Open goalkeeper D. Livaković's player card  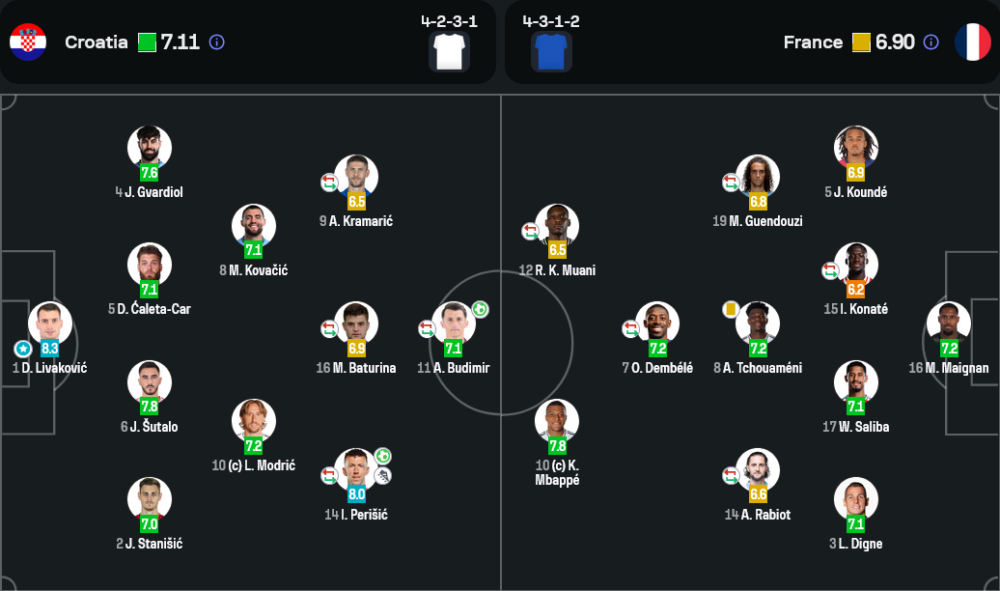pyautogui.click(x=50, y=323)
